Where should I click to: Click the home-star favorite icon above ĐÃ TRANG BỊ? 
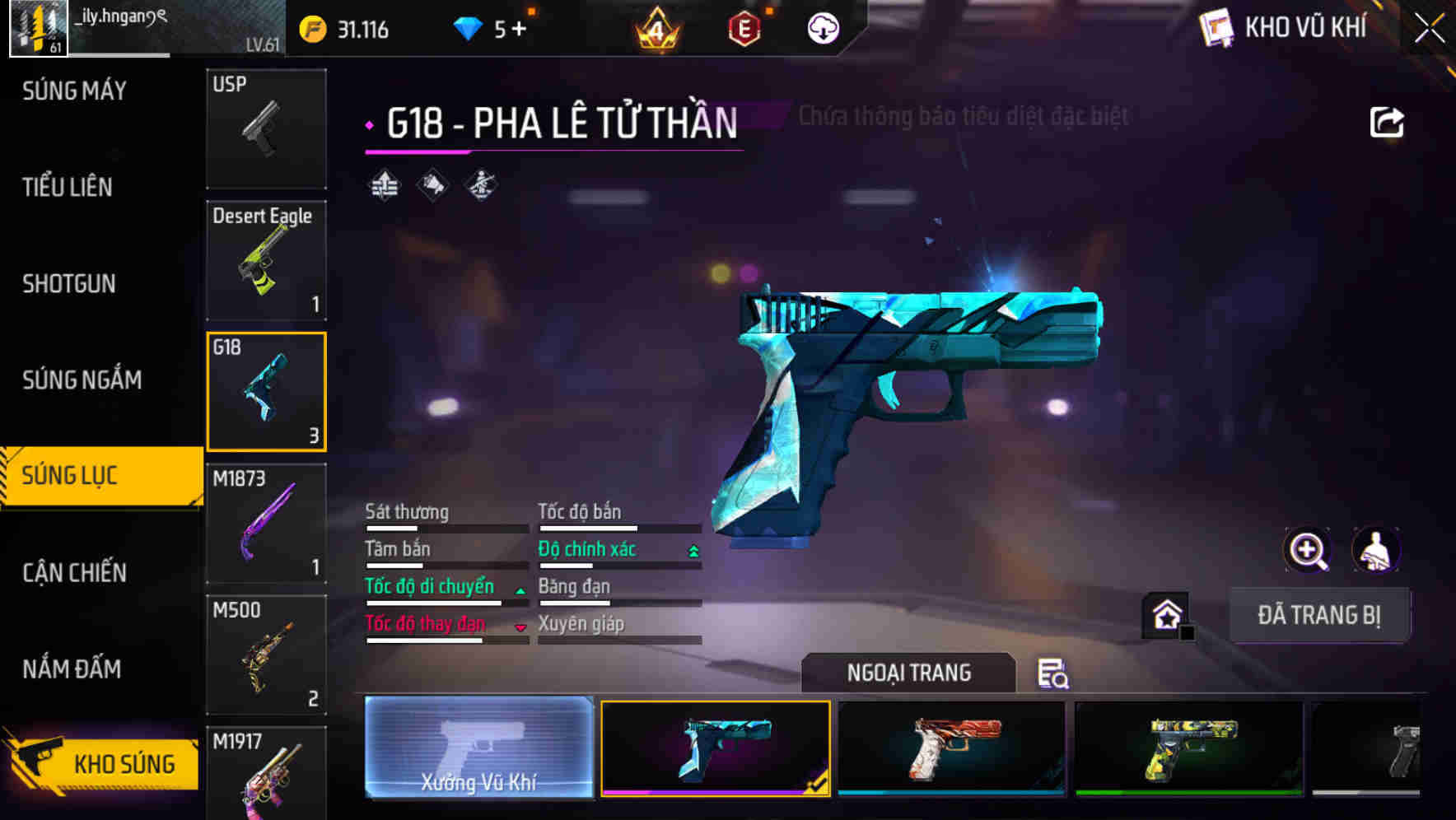pos(1165,615)
